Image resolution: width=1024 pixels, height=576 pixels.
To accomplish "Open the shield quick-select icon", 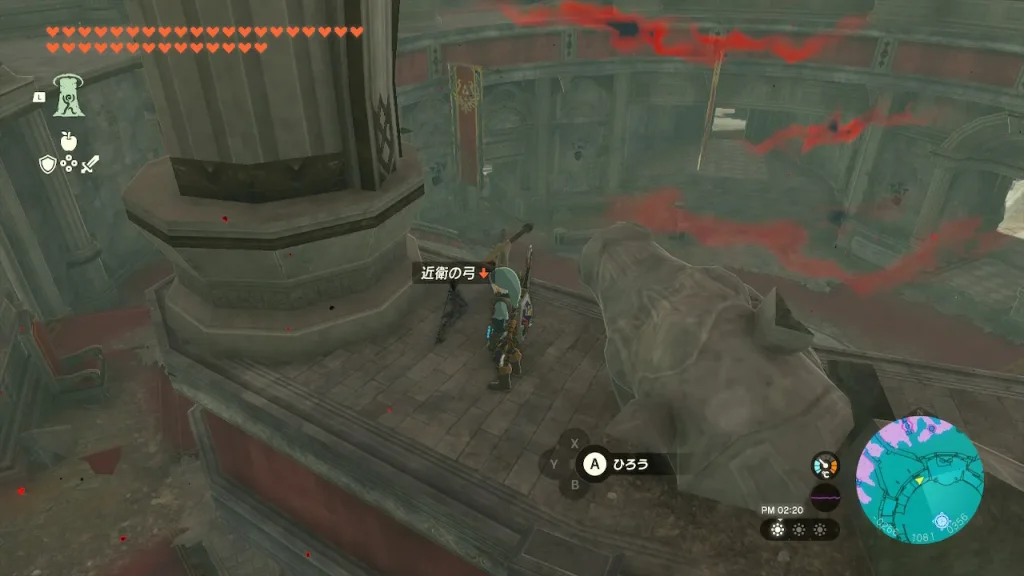I will (x=47, y=166).
